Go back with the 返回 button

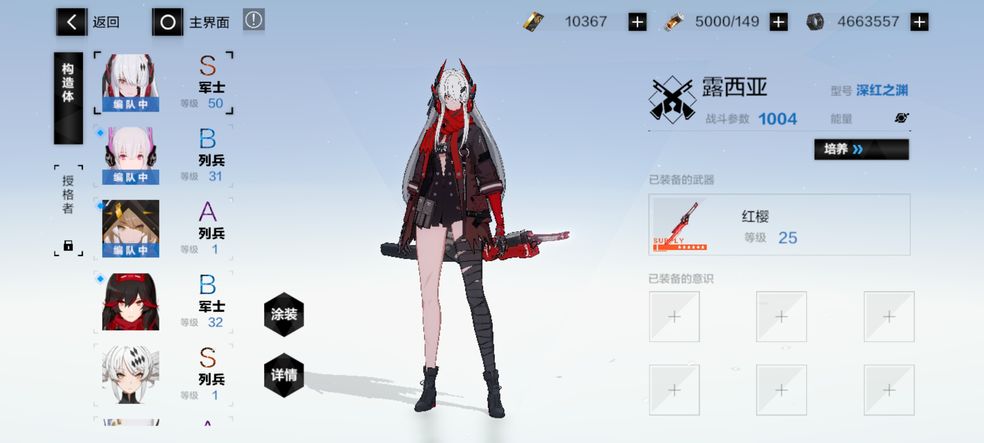pos(88,21)
